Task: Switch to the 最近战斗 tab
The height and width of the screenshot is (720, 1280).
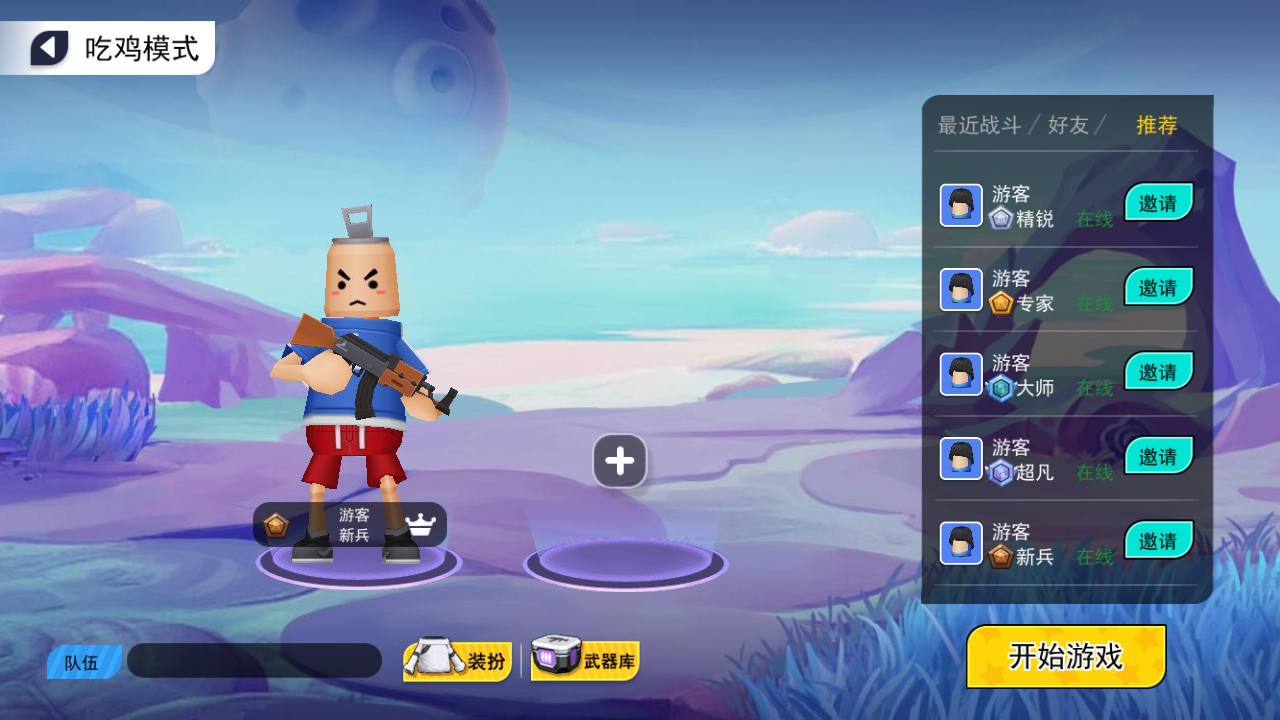Action: (x=979, y=125)
